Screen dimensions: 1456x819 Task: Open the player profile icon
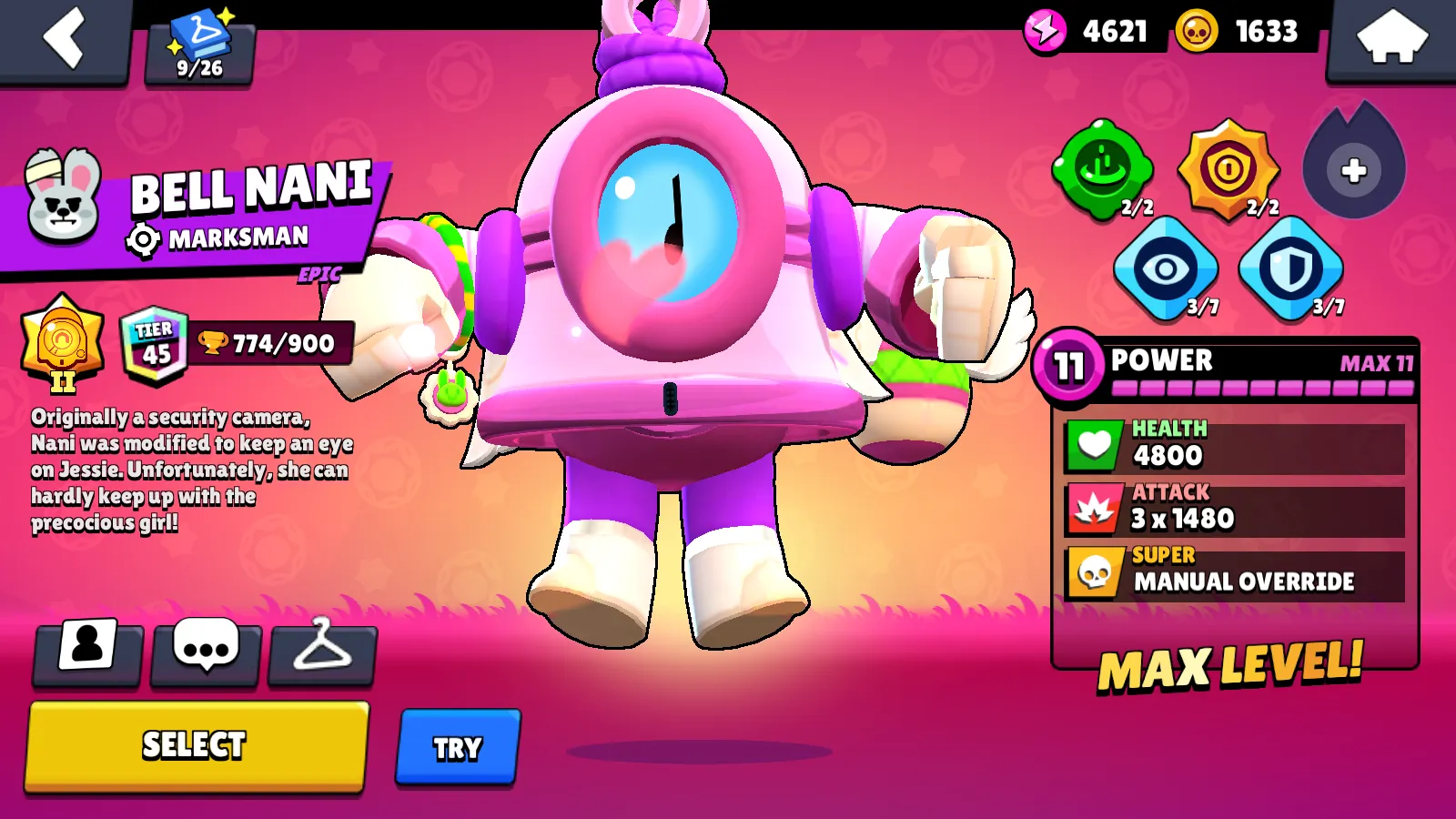86,654
